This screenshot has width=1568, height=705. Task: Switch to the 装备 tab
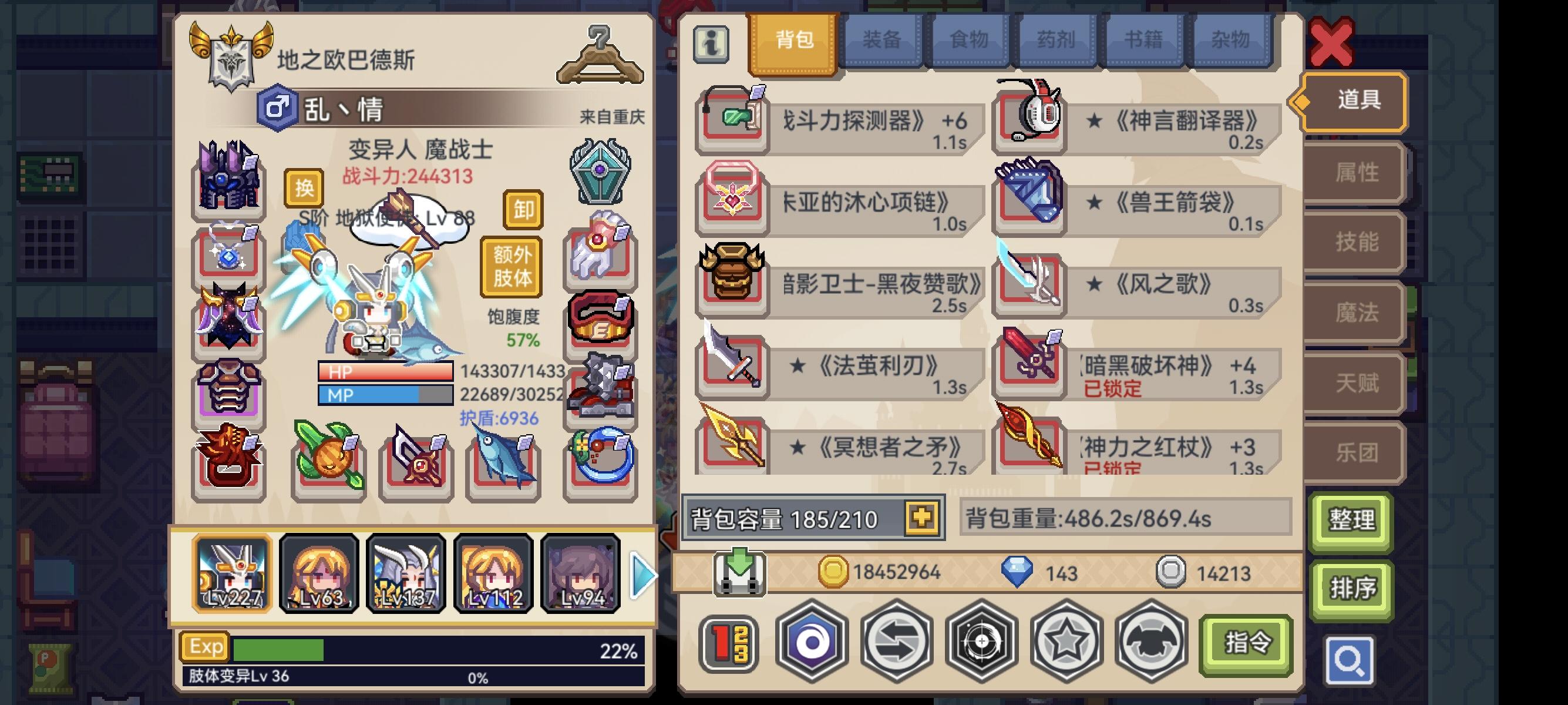coord(881,39)
